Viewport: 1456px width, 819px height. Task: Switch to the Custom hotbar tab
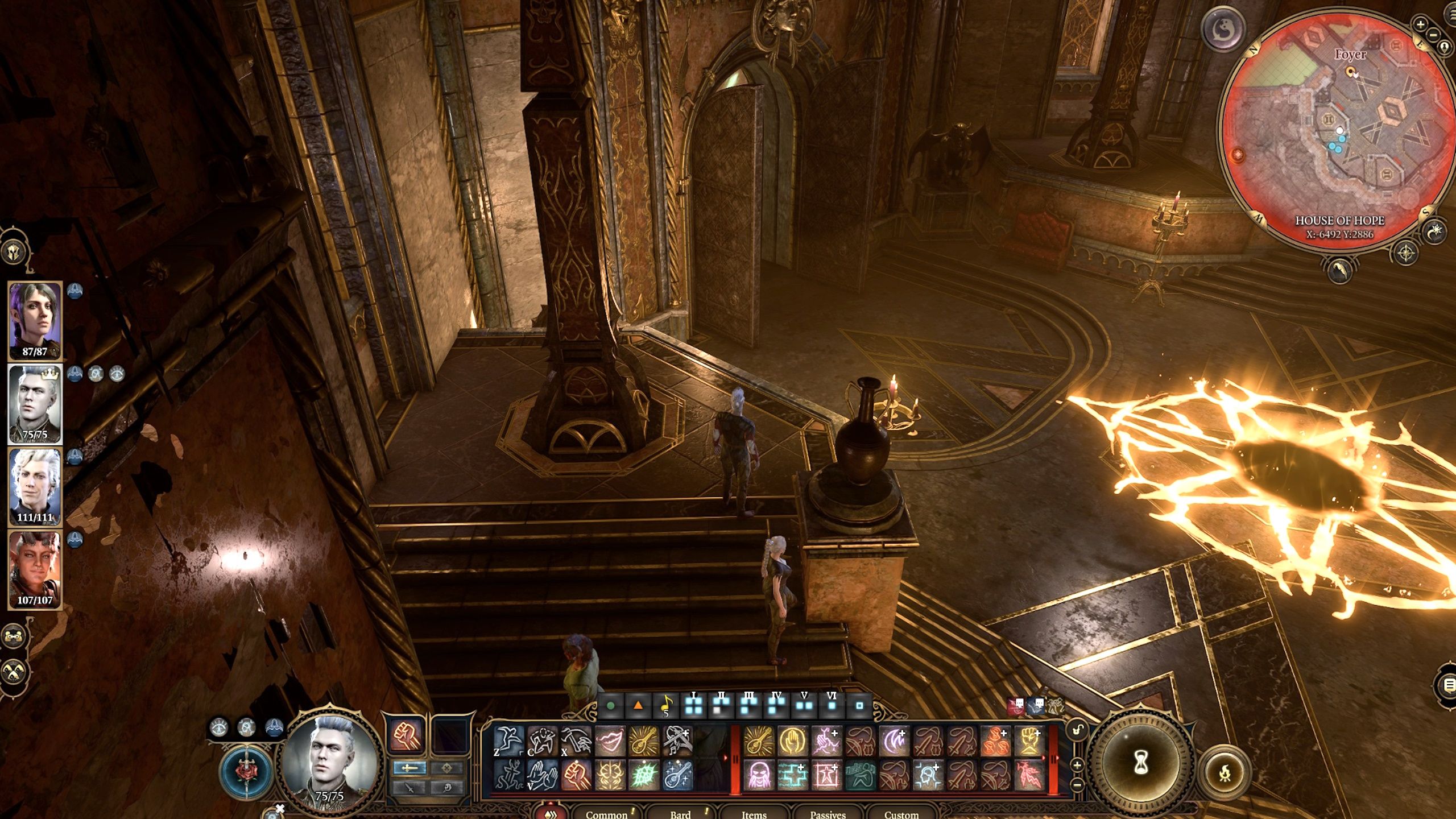click(901, 814)
